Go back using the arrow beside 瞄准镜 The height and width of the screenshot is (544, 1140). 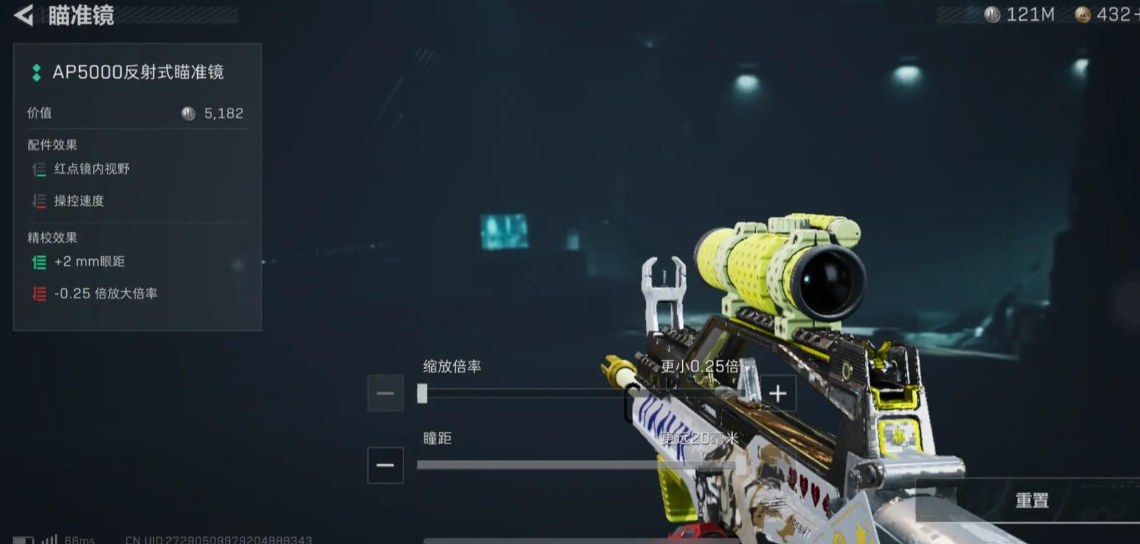(23, 15)
